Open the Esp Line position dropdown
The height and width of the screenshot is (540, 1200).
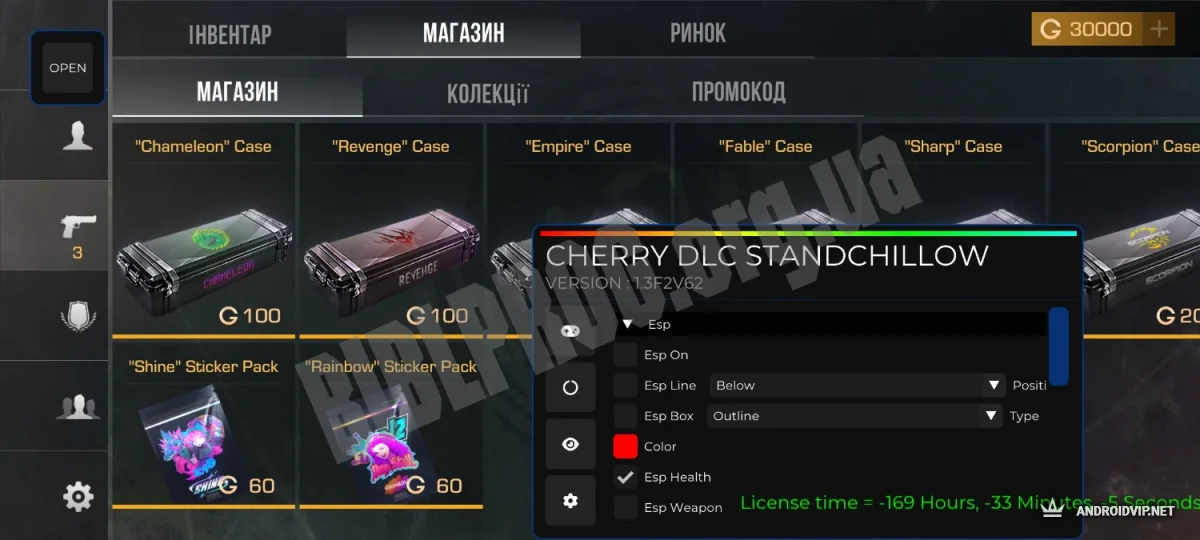click(x=856, y=385)
